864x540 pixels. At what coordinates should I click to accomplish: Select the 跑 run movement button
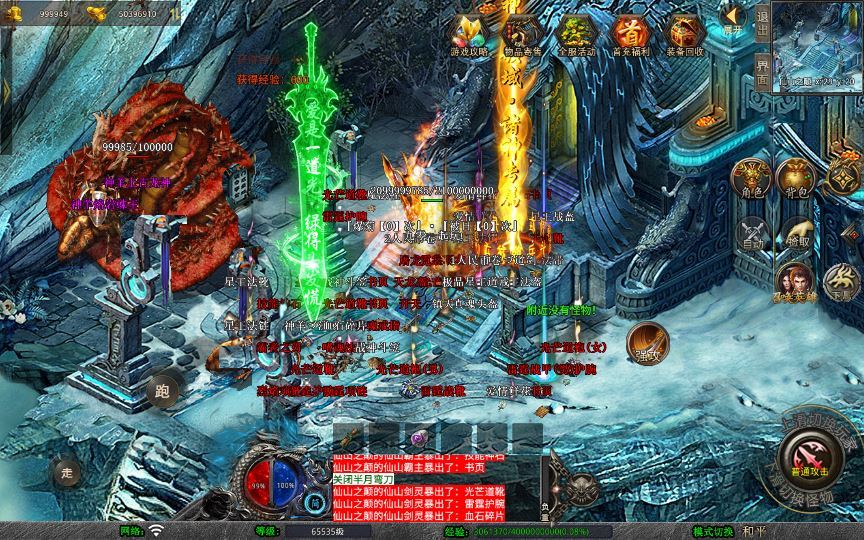tap(163, 391)
